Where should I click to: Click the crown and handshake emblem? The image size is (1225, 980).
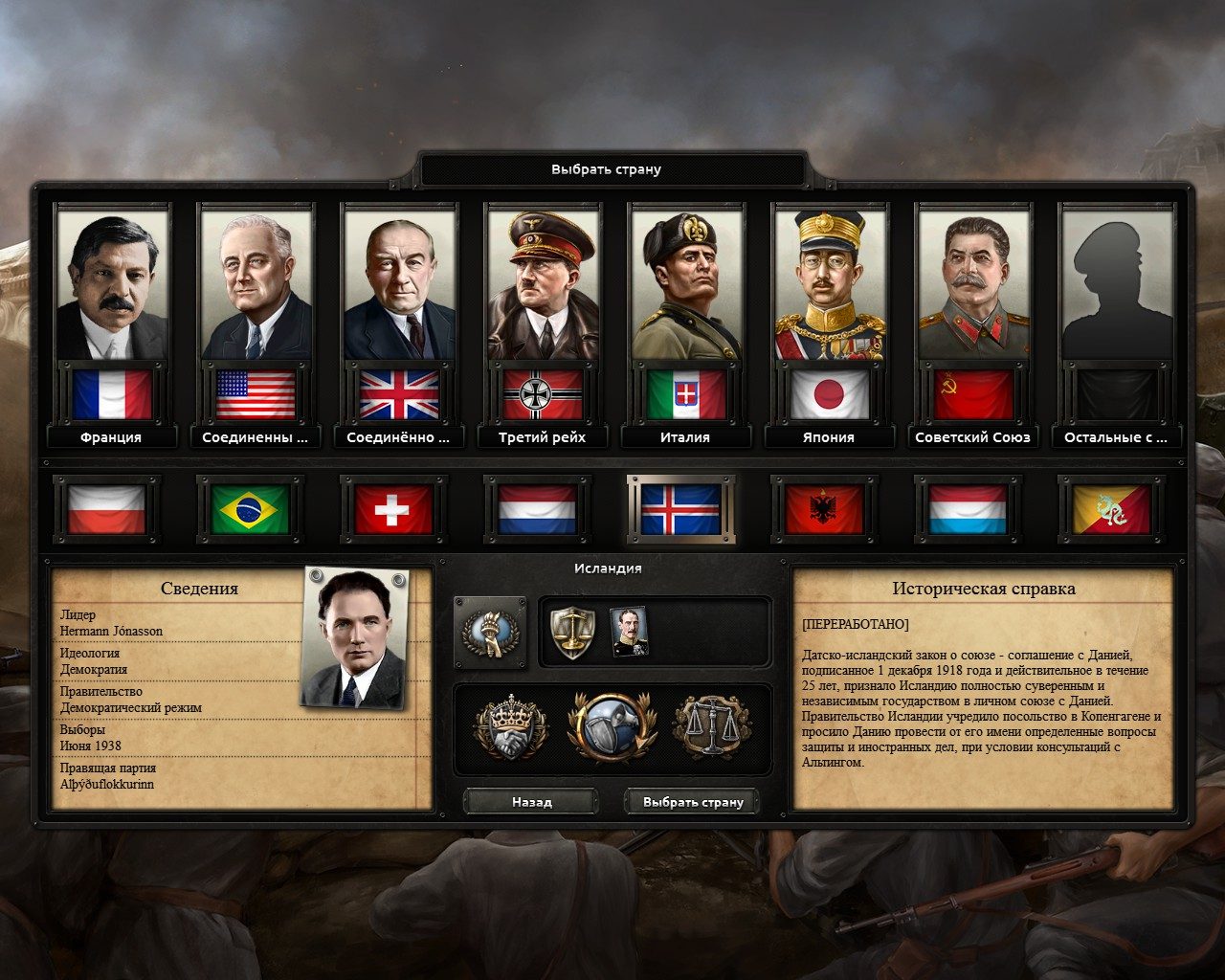[x=511, y=724]
